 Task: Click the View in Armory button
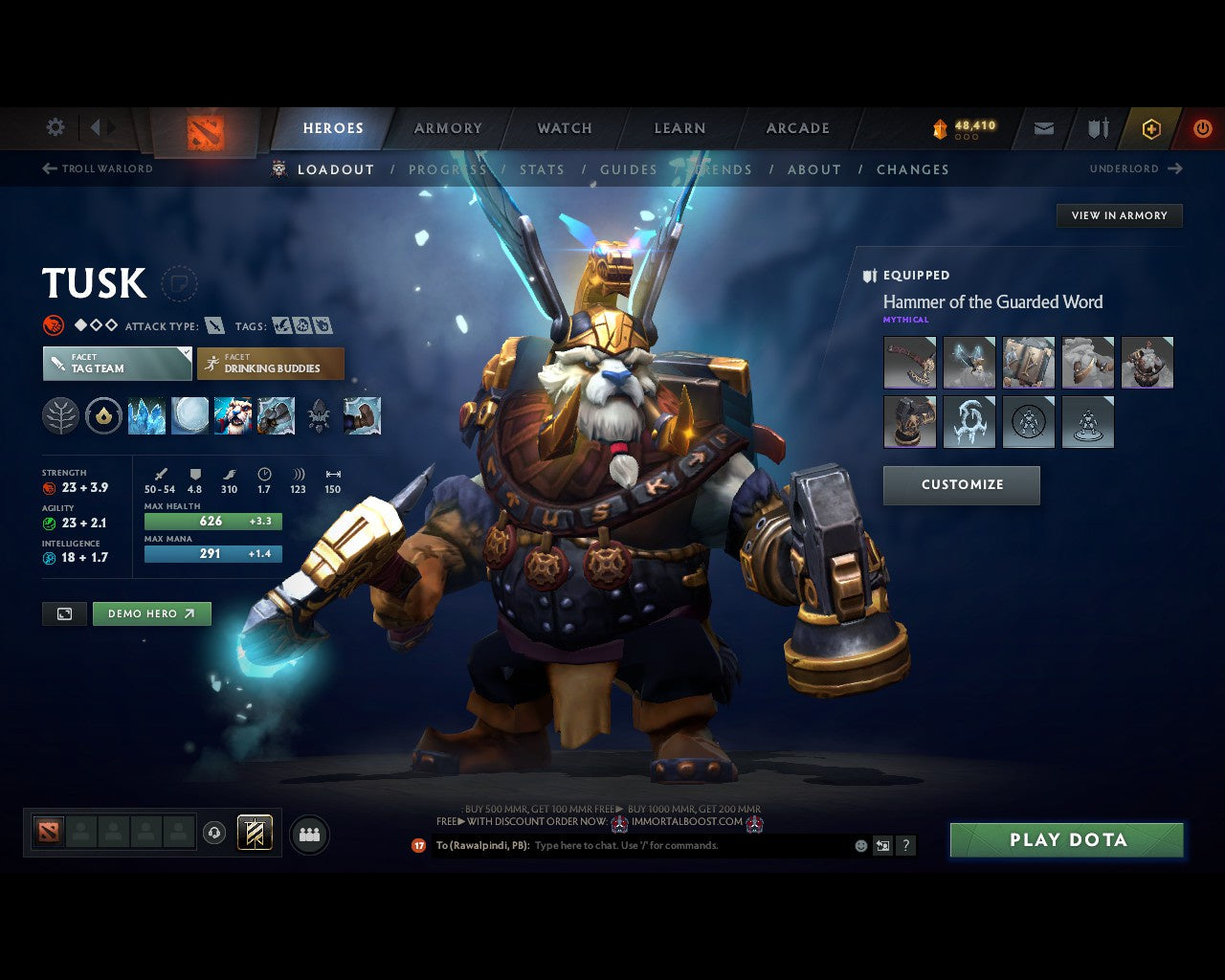1119,215
